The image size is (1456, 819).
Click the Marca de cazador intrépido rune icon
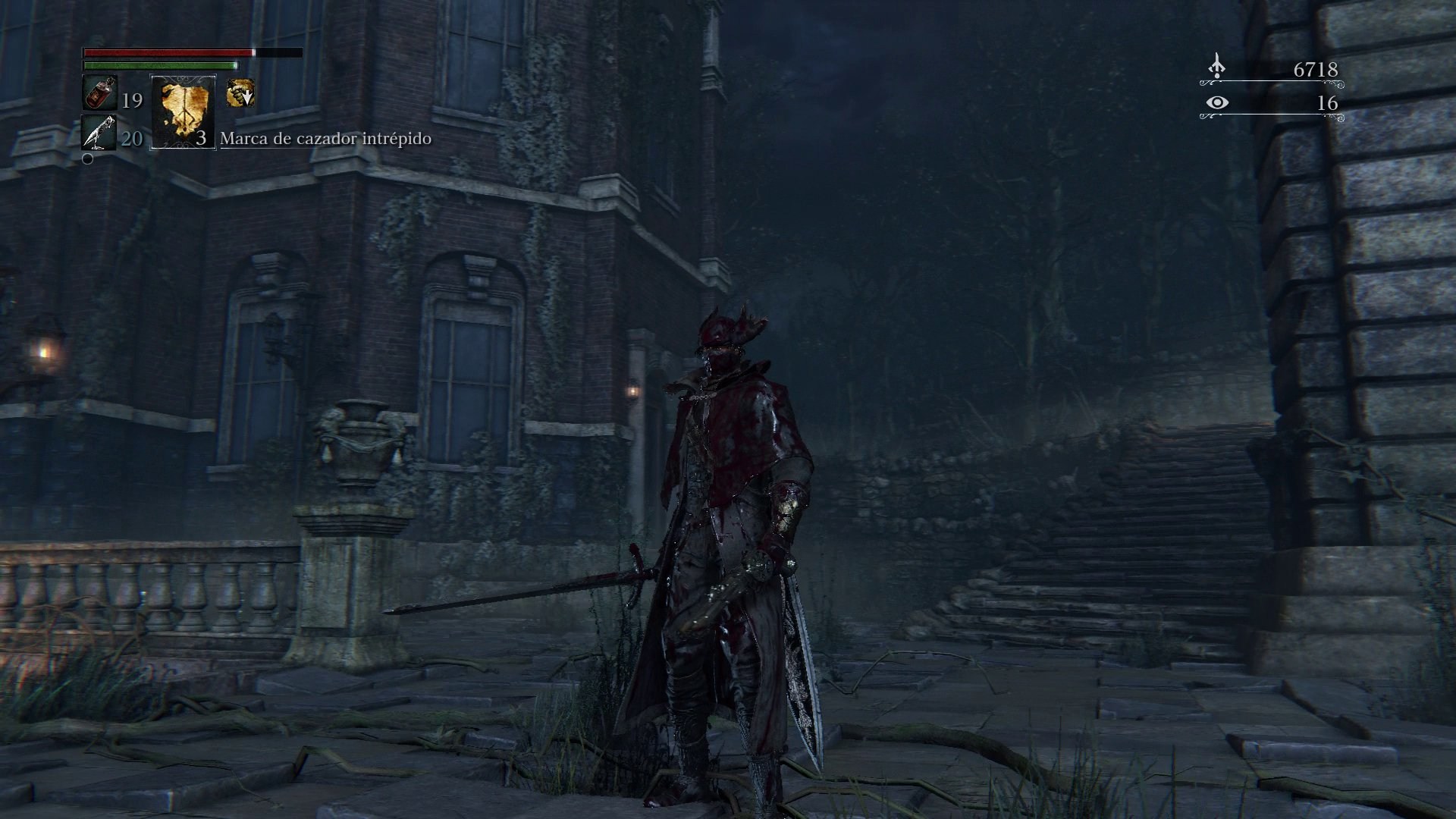coord(184,112)
